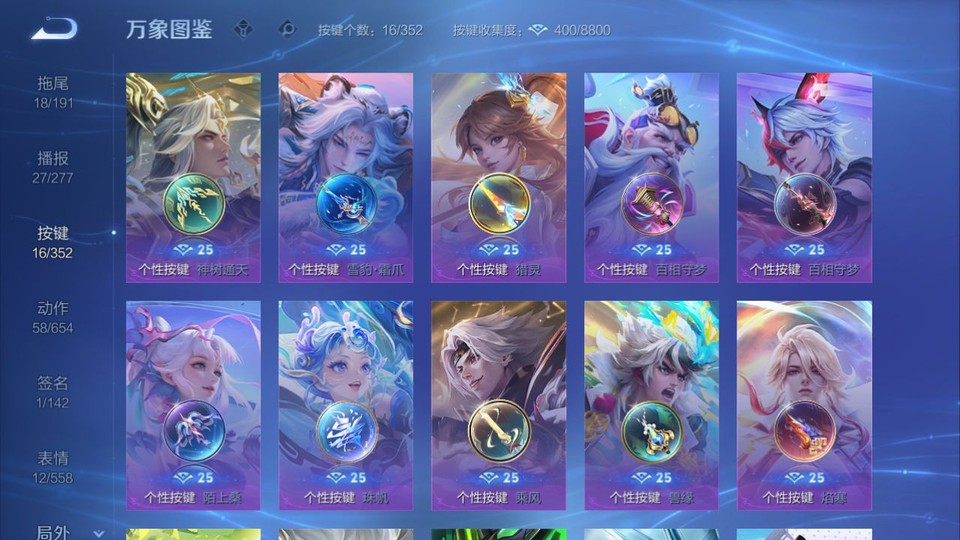Viewport: 960px width, 540px height.
Task: Switch to the 拖尾 category tab
Action: 54,92
